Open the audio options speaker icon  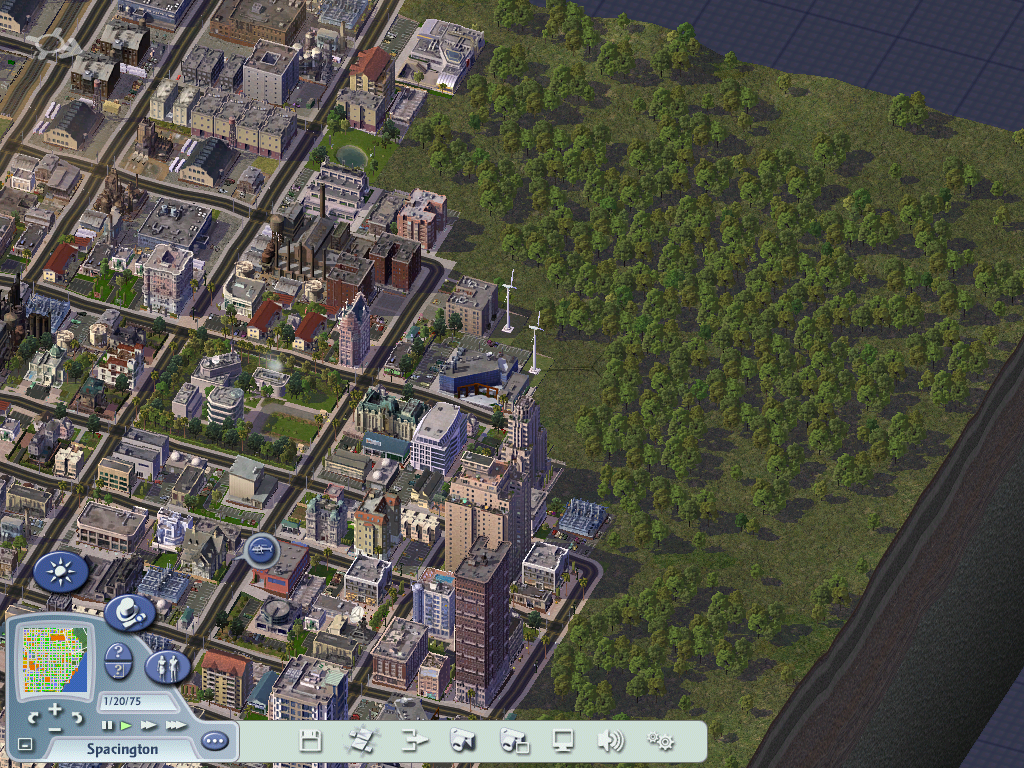click(x=610, y=741)
